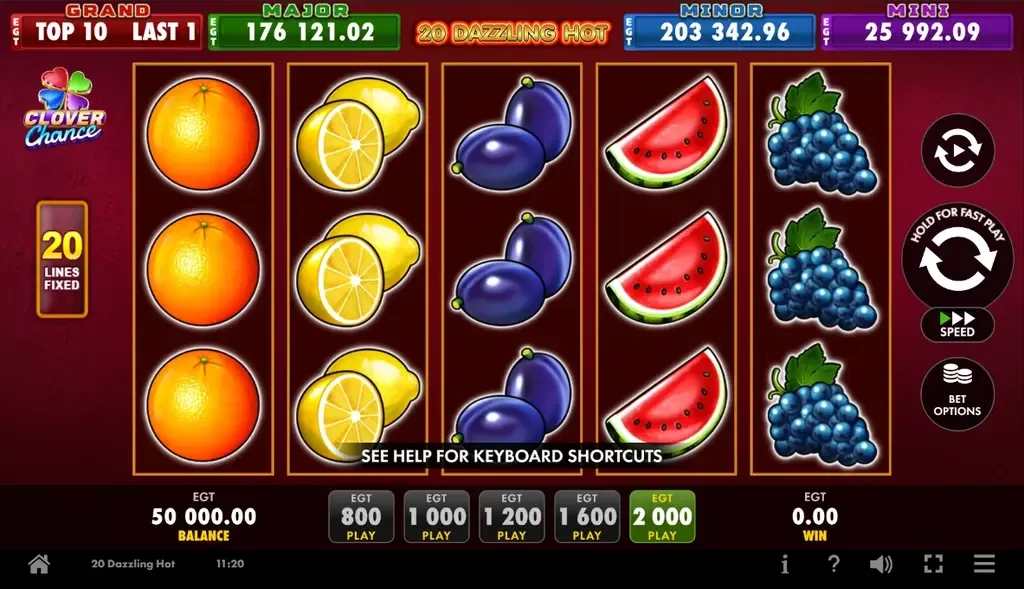Spin the reels with the large spin button

click(957, 258)
